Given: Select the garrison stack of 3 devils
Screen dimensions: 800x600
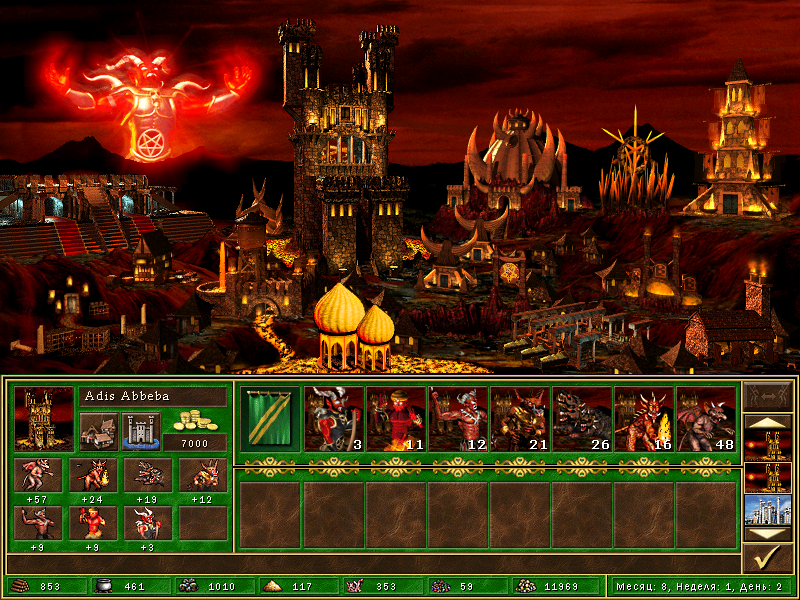Looking at the screenshot, I should coord(334,419).
